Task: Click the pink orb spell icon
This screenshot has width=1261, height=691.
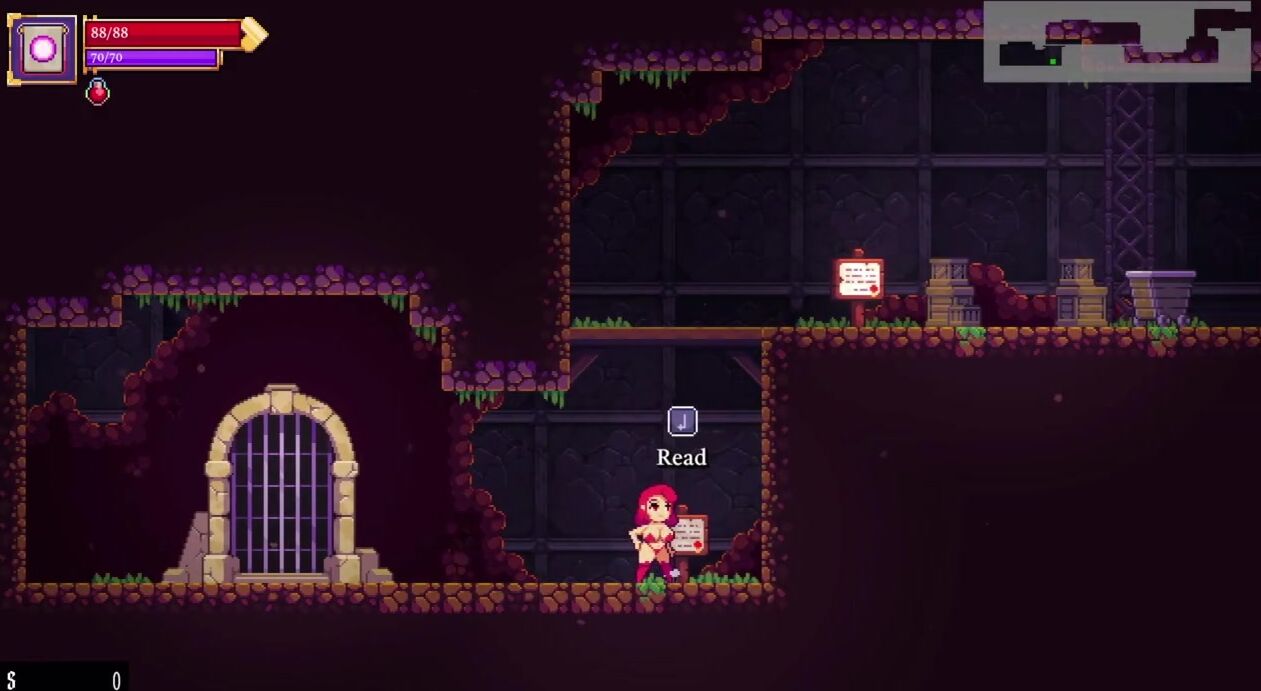Action: pos(43,49)
